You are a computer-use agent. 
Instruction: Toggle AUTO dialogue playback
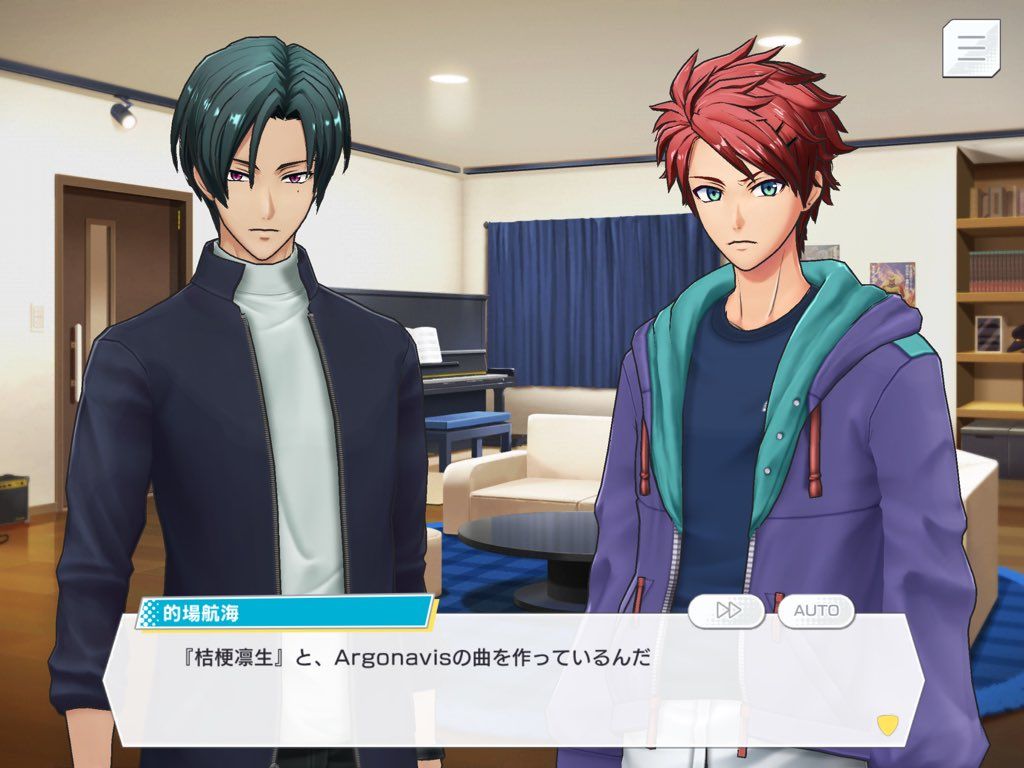pos(816,610)
